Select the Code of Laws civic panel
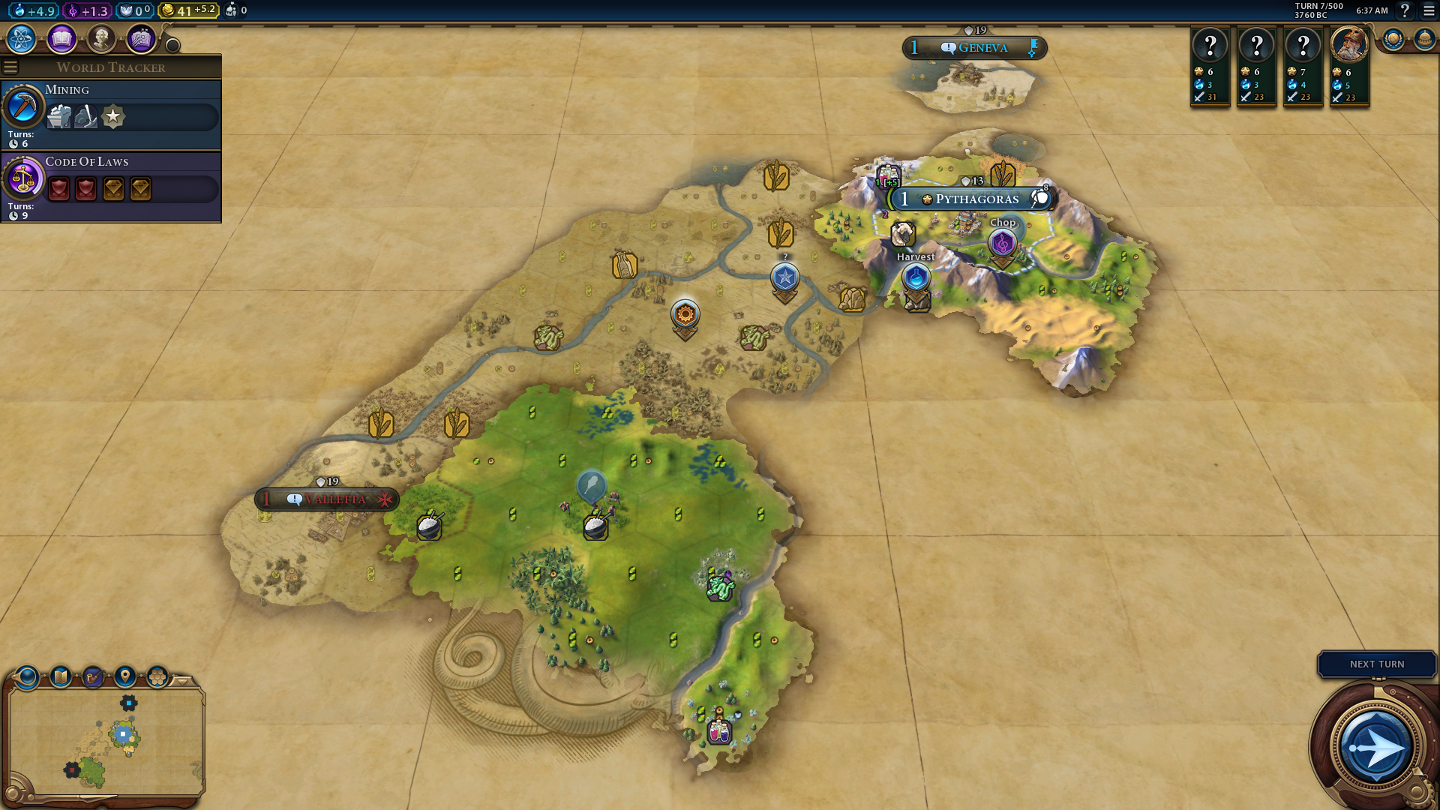Image resolution: width=1440 pixels, height=810 pixels. coord(111,183)
